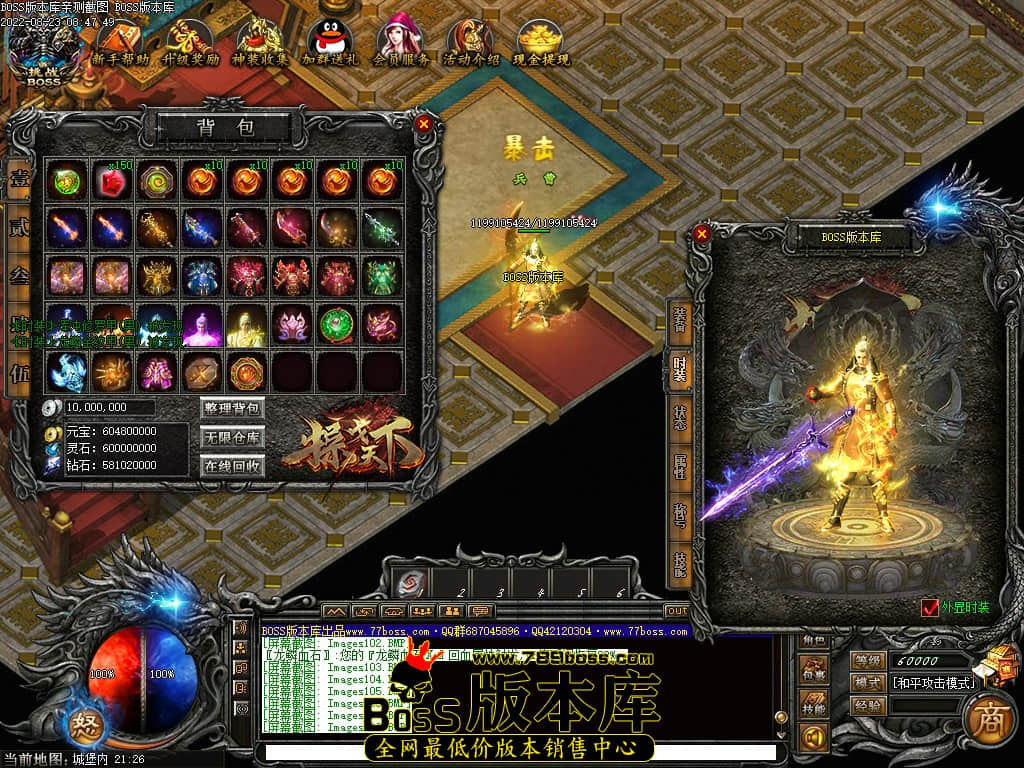Open the 无限仓库 unlimited warehouse

tap(232, 437)
